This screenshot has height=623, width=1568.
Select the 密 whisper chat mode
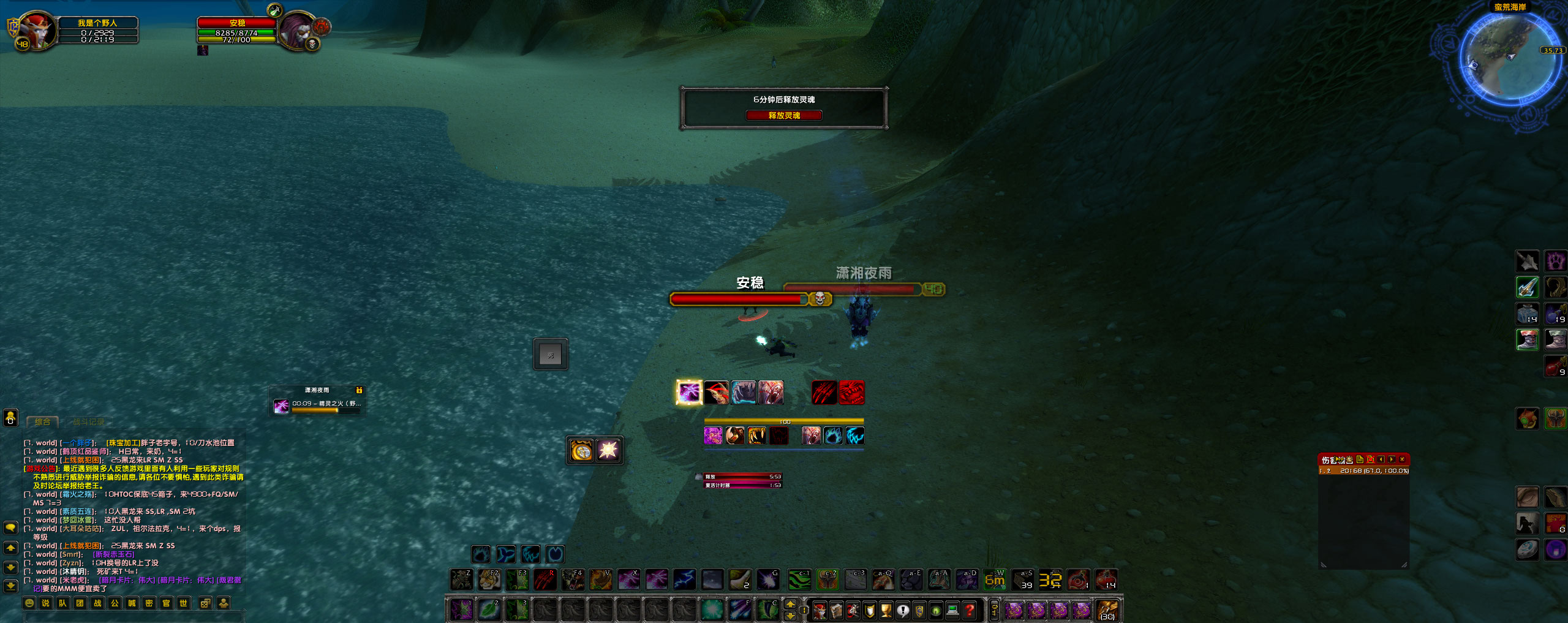tap(149, 603)
